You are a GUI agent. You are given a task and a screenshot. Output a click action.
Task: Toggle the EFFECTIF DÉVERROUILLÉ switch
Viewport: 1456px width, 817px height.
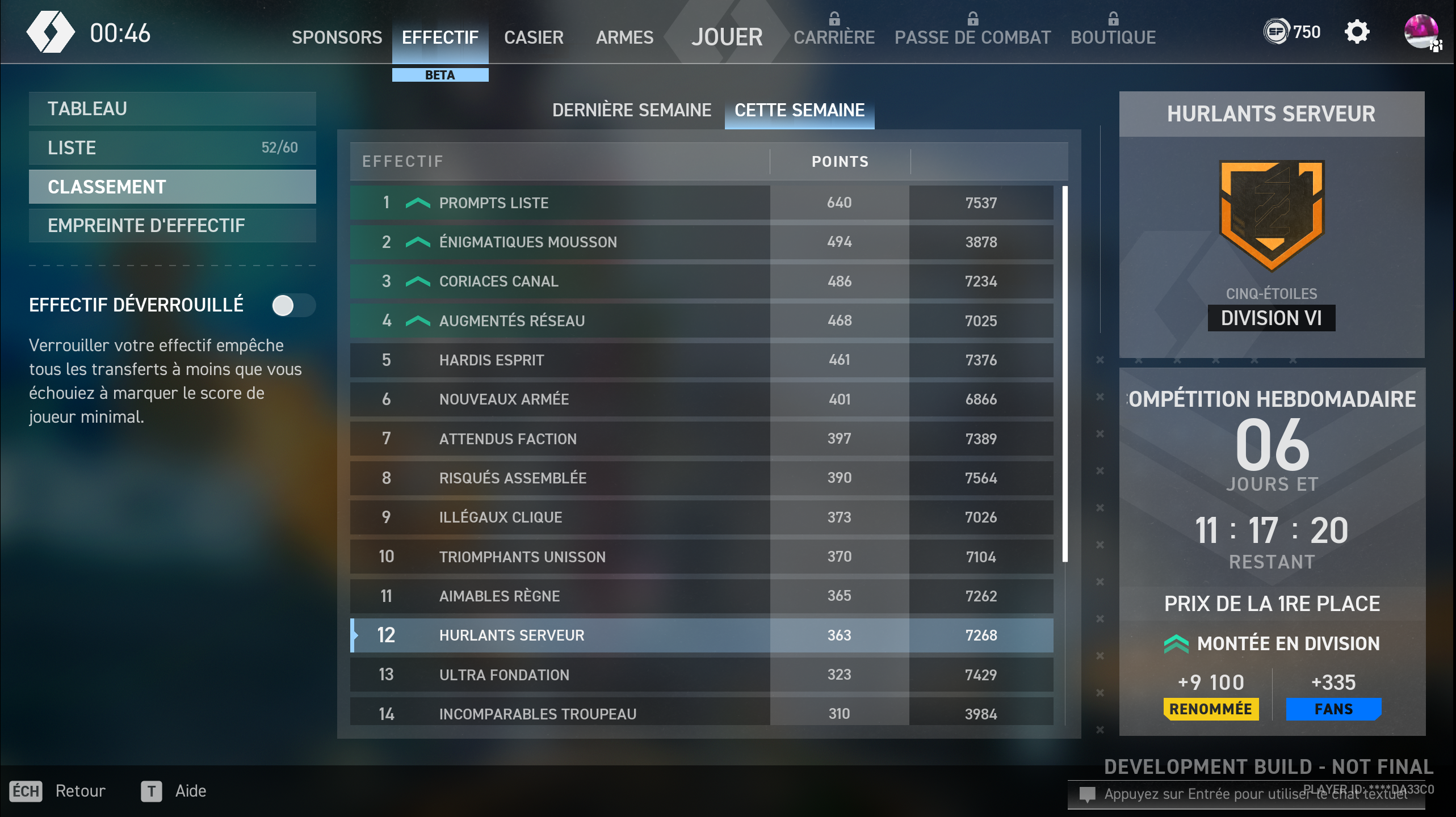tap(293, 305)
